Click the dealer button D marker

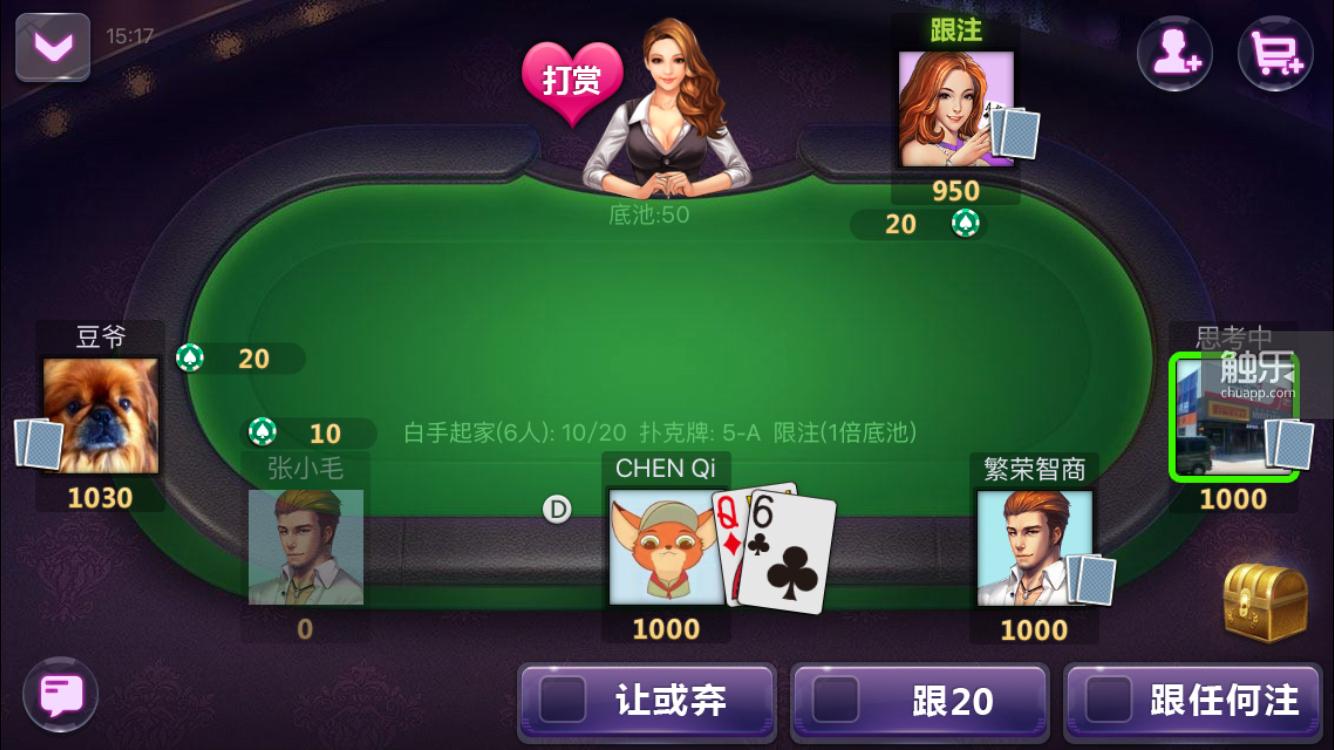(x=558, y=509)
